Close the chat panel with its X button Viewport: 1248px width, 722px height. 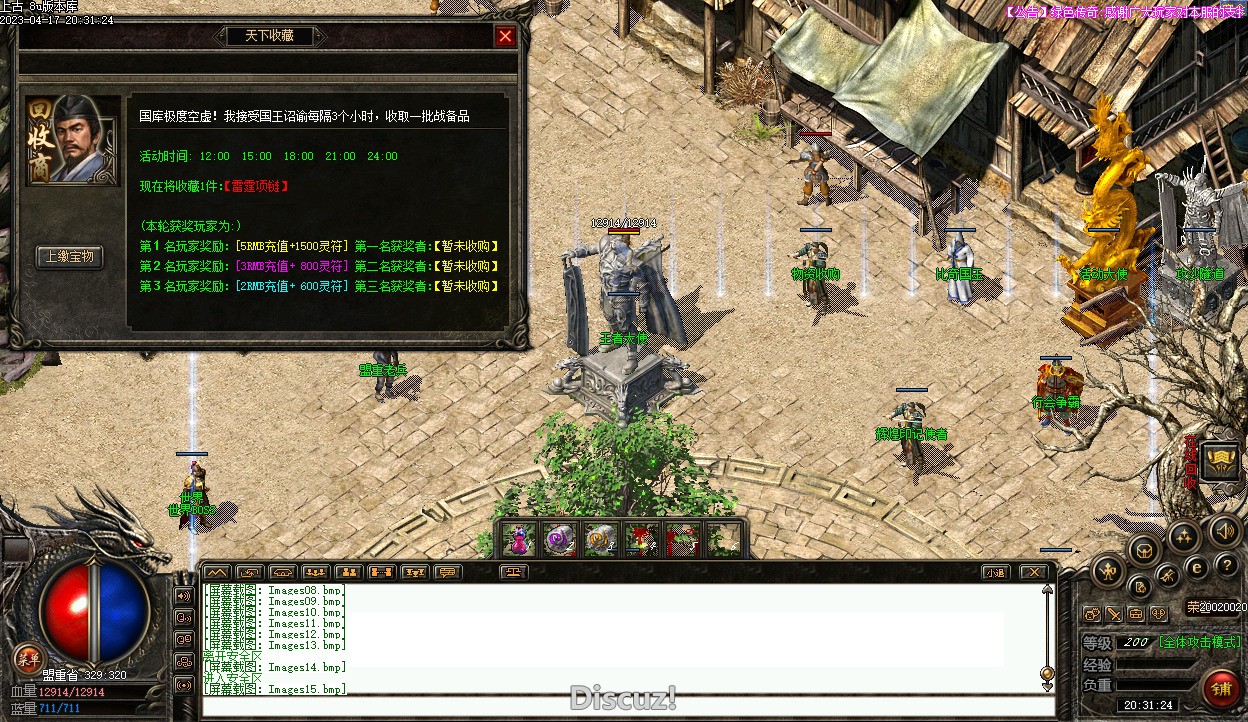[x=1033, y=573]
